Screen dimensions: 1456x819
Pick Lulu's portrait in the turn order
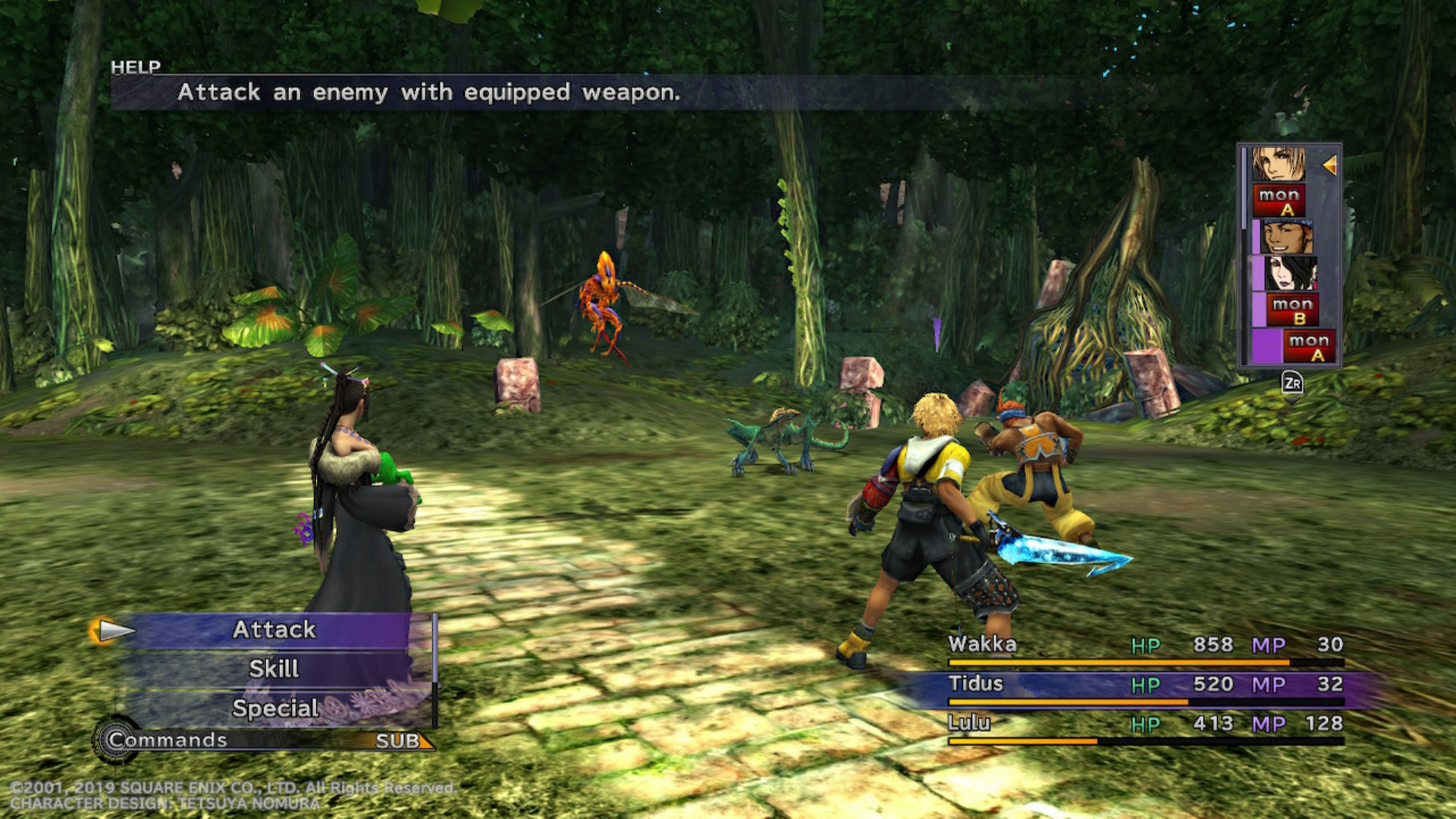pyautogui.click(x=1291, y=273)
